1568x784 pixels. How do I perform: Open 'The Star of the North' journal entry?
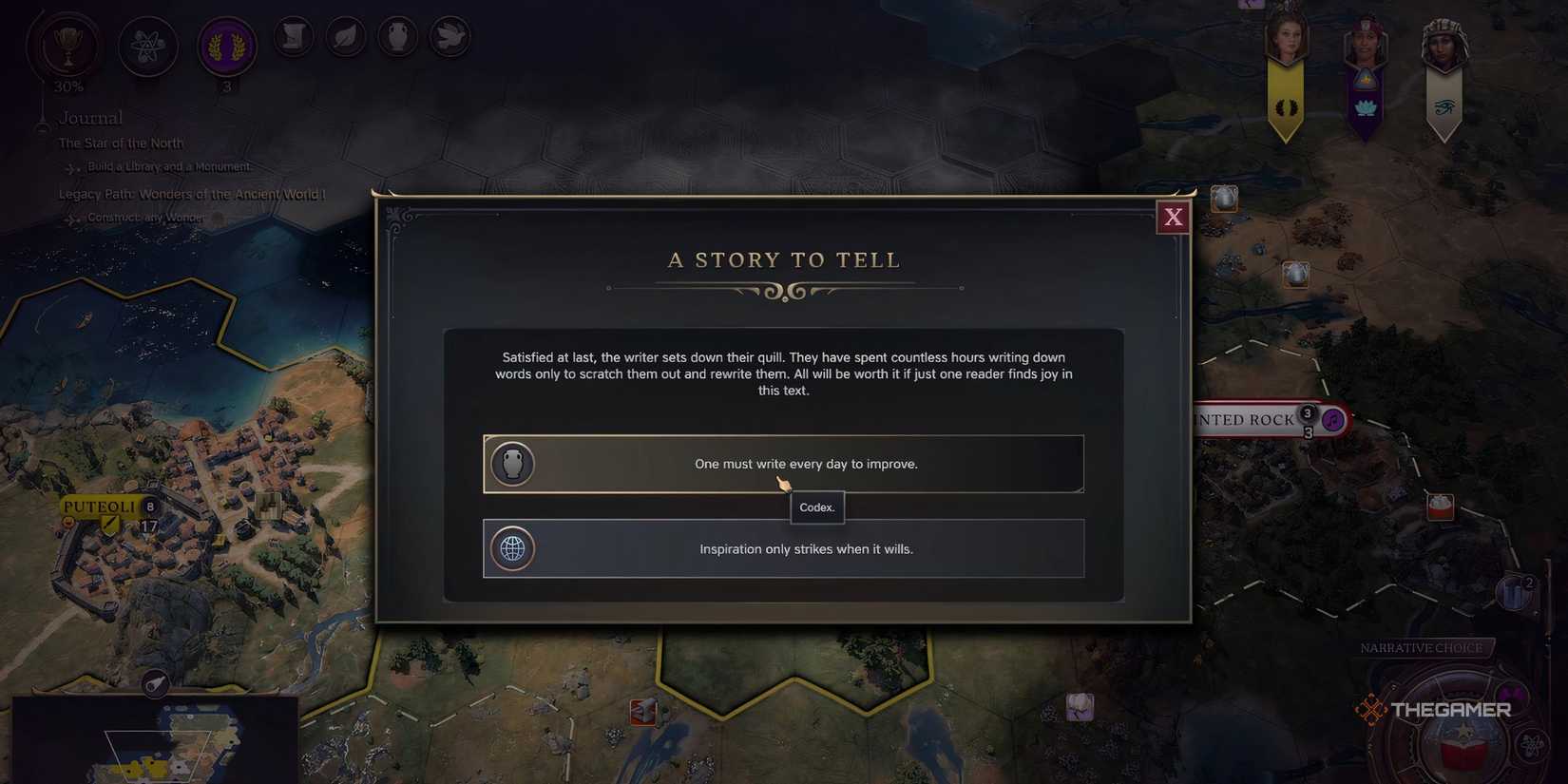point(121,143)
